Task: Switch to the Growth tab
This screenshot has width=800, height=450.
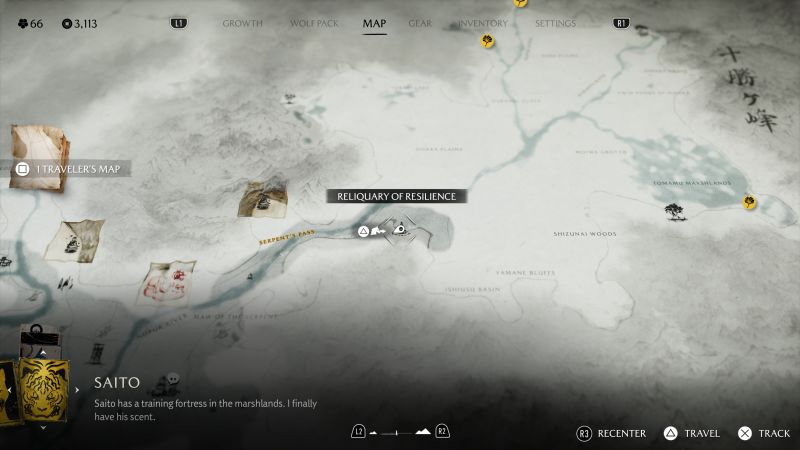Action: pyautogui.click(x=243, y=23)
